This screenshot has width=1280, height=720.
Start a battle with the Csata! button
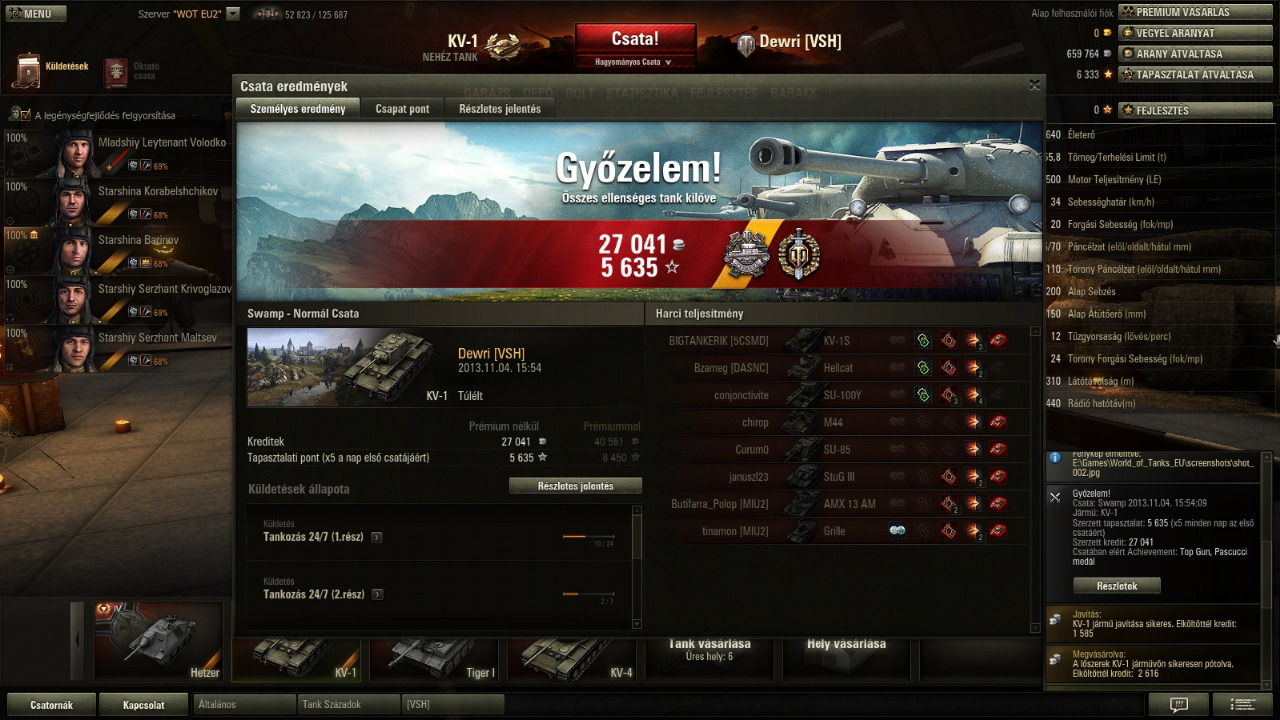635,40
